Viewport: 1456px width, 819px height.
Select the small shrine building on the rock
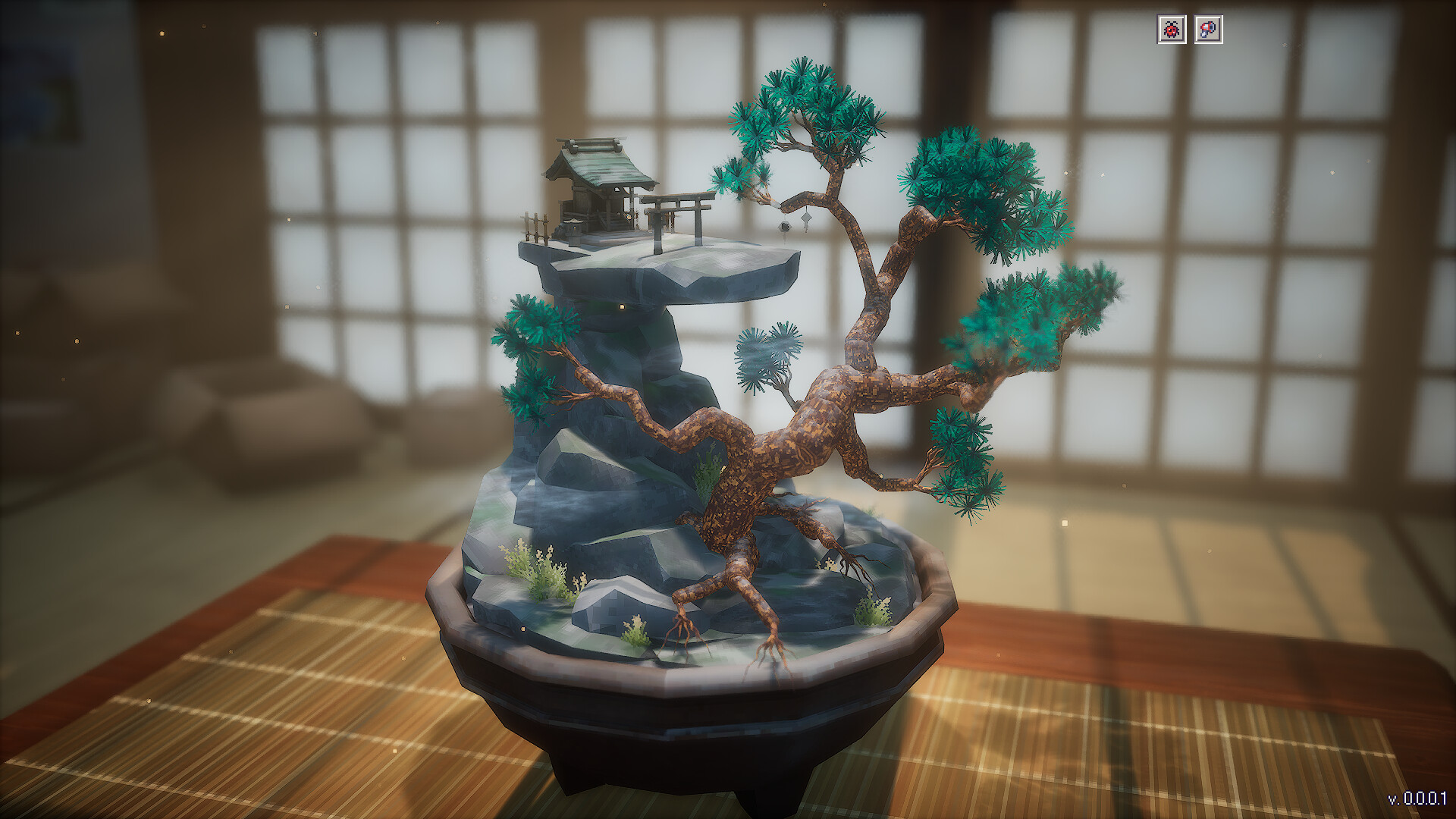click(595, 190)
